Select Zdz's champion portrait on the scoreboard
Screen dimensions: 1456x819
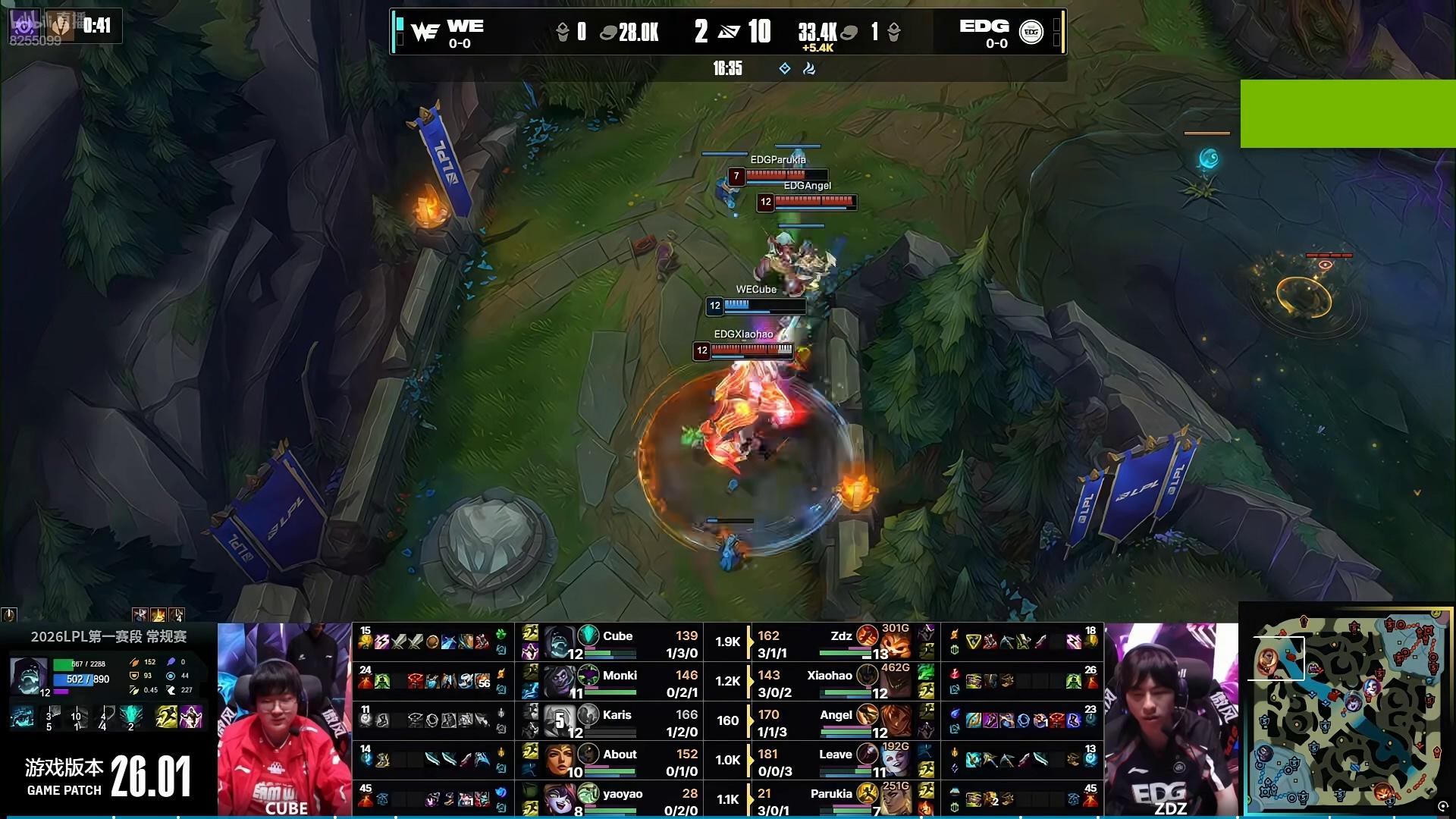click(895, 644)
